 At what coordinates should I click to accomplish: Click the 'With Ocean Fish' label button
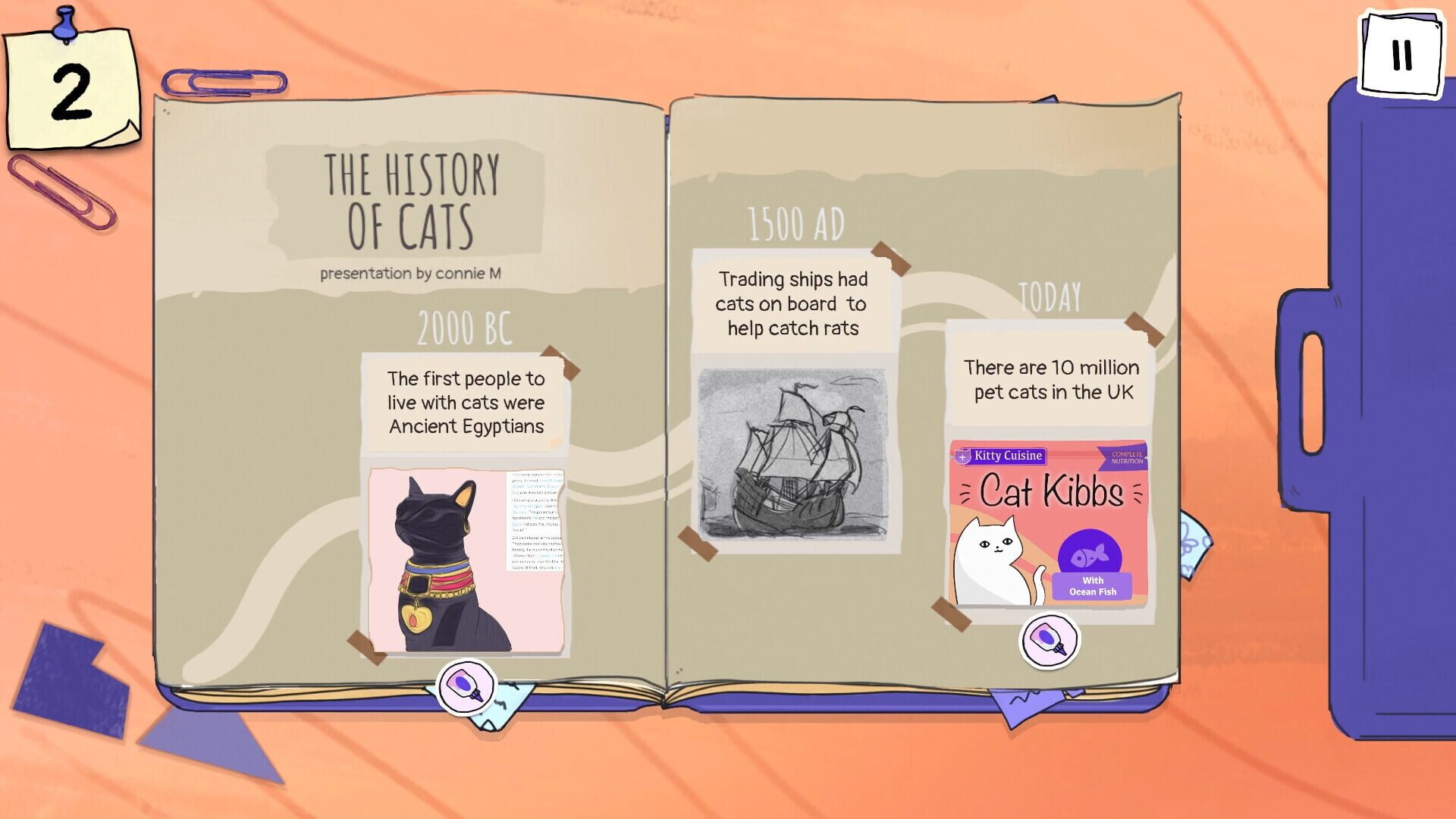(x=1092, y=585)
